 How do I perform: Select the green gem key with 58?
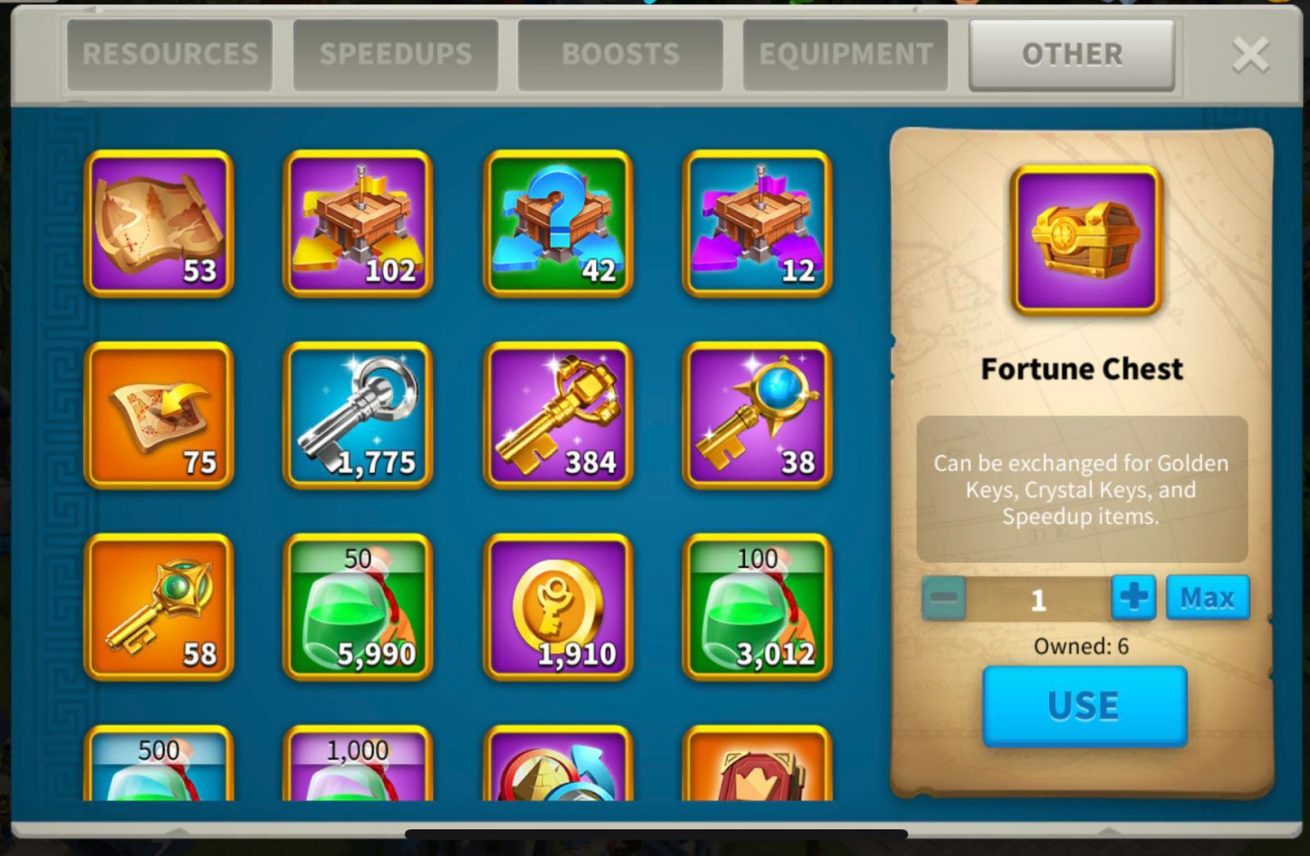pos(159,606)
